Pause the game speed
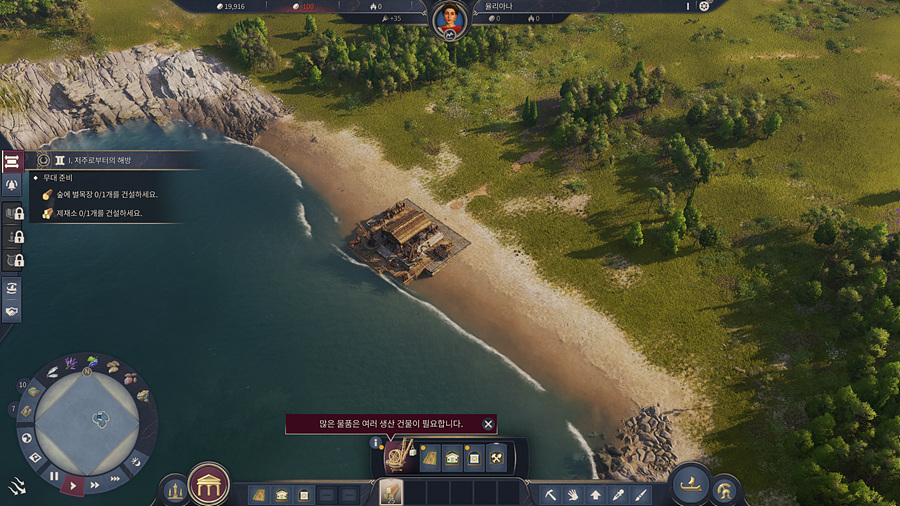900x506 pixels. pyautogui.click(x=55, y=476)
